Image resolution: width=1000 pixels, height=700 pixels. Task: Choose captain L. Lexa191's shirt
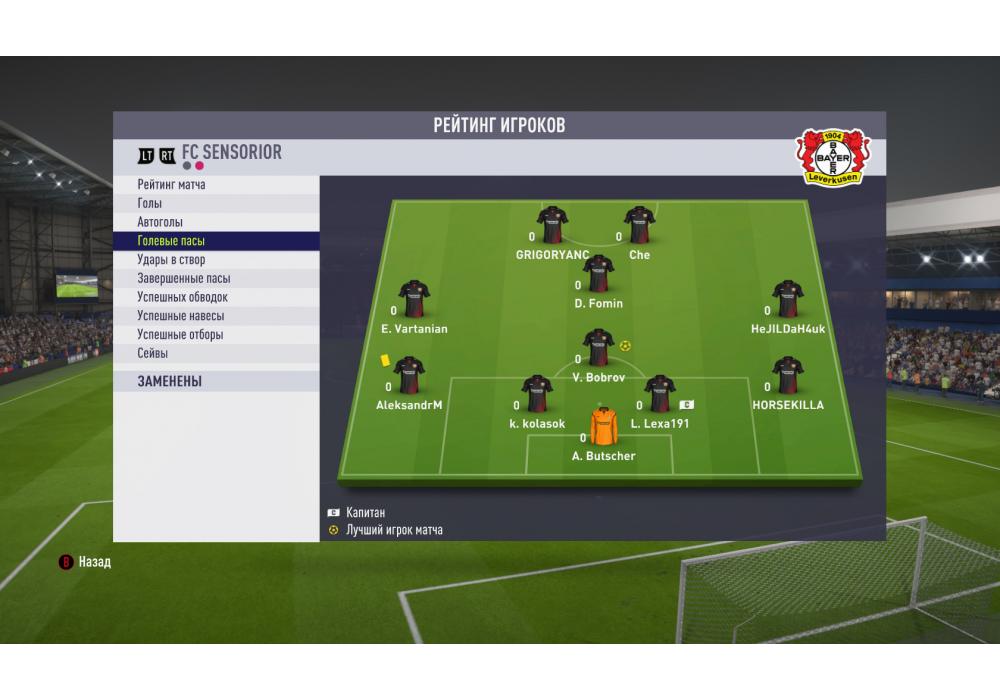[x=660, y=394]
